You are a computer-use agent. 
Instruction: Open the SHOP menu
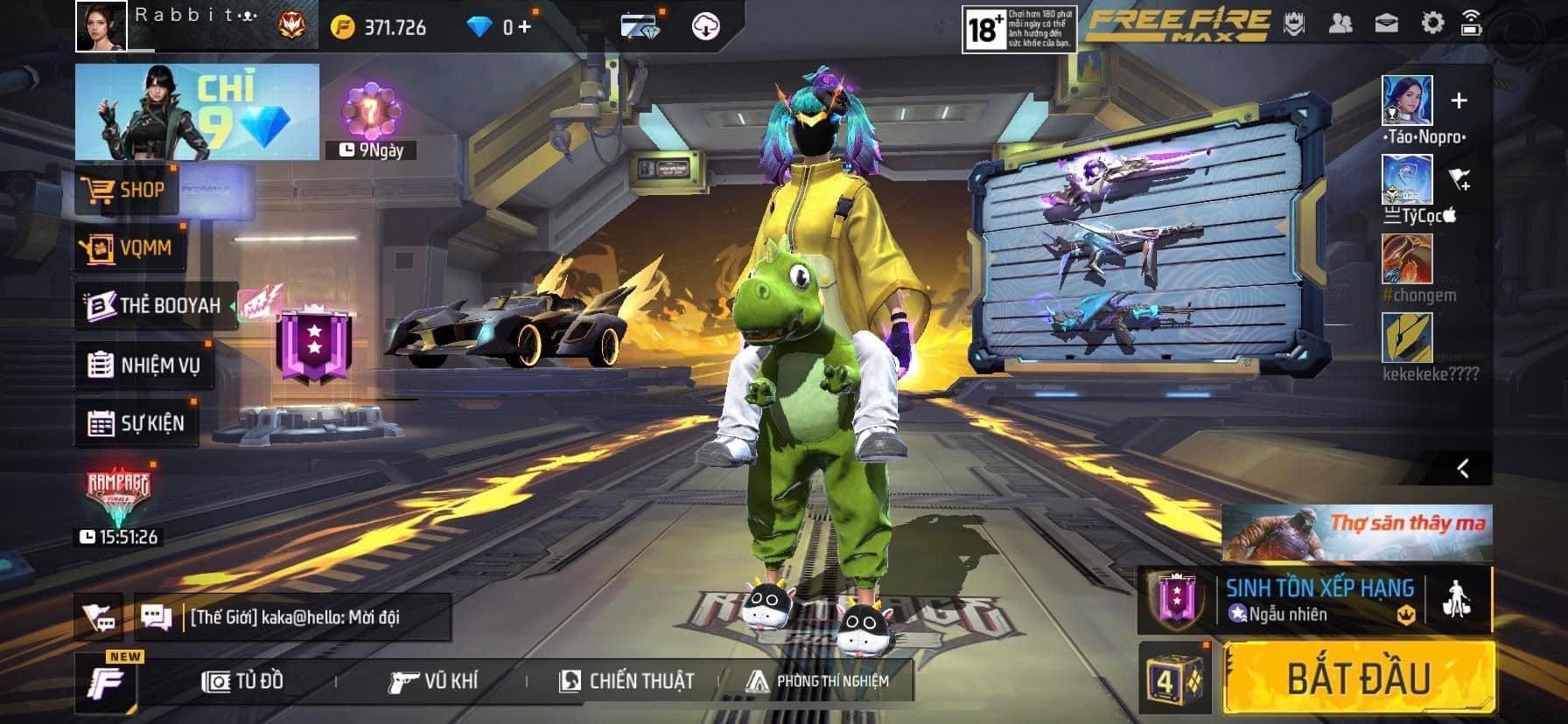(128, 190)
